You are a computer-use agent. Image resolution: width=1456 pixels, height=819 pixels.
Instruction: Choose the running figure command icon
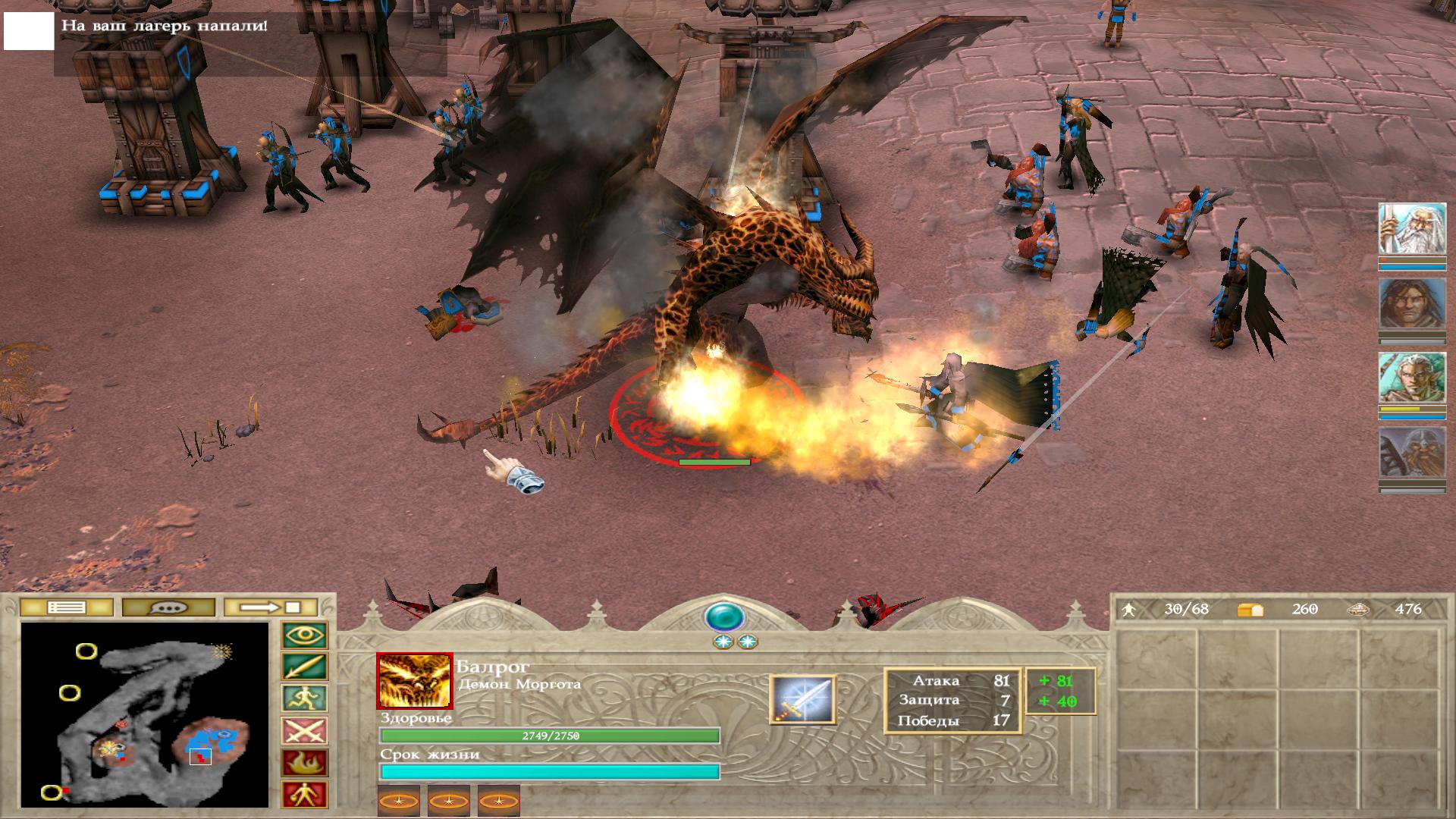coord(305,699)
